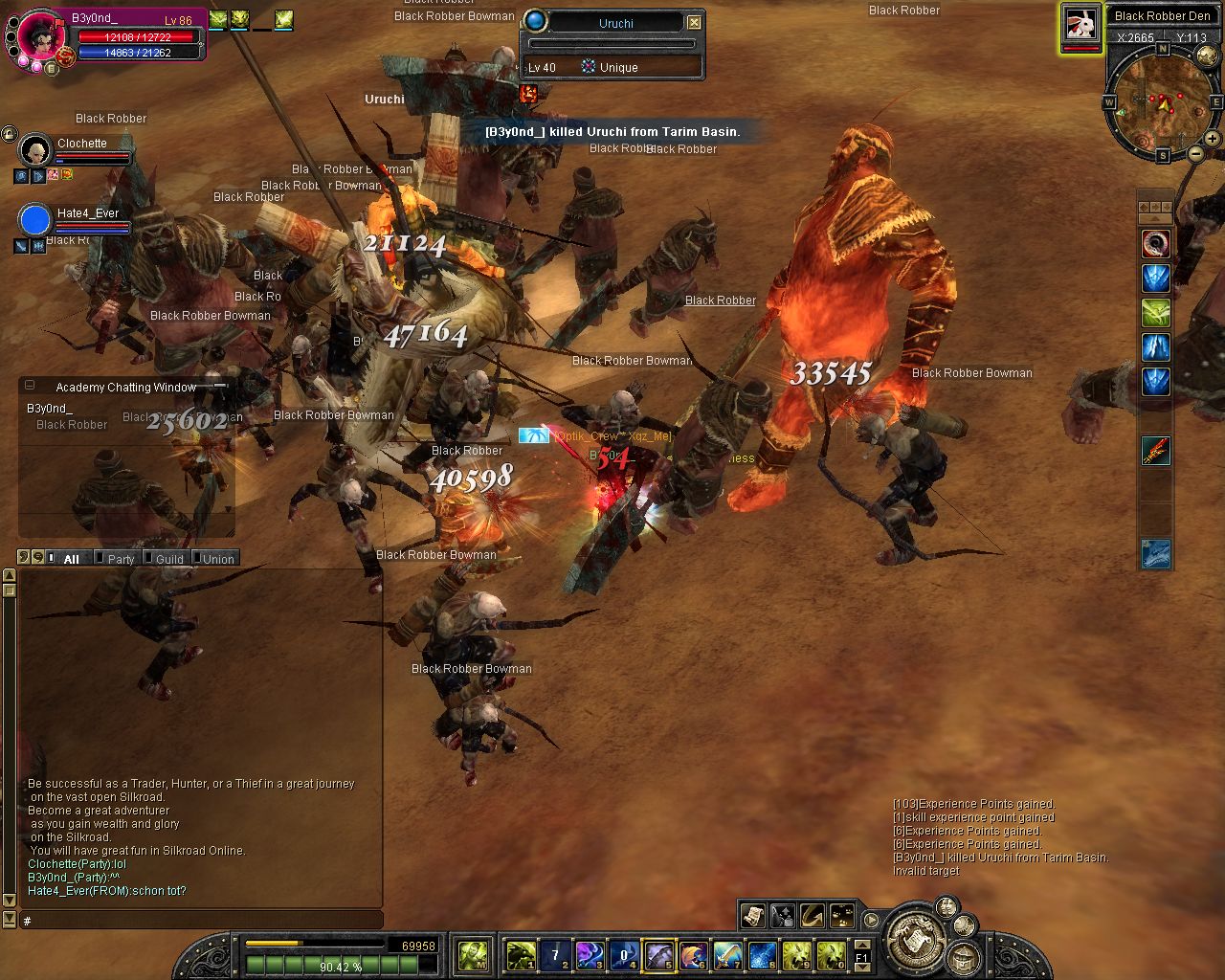Switch to the Party chat tab
Image resolution: width=1225 pixels, height=980 pixels.
(121, 559)
